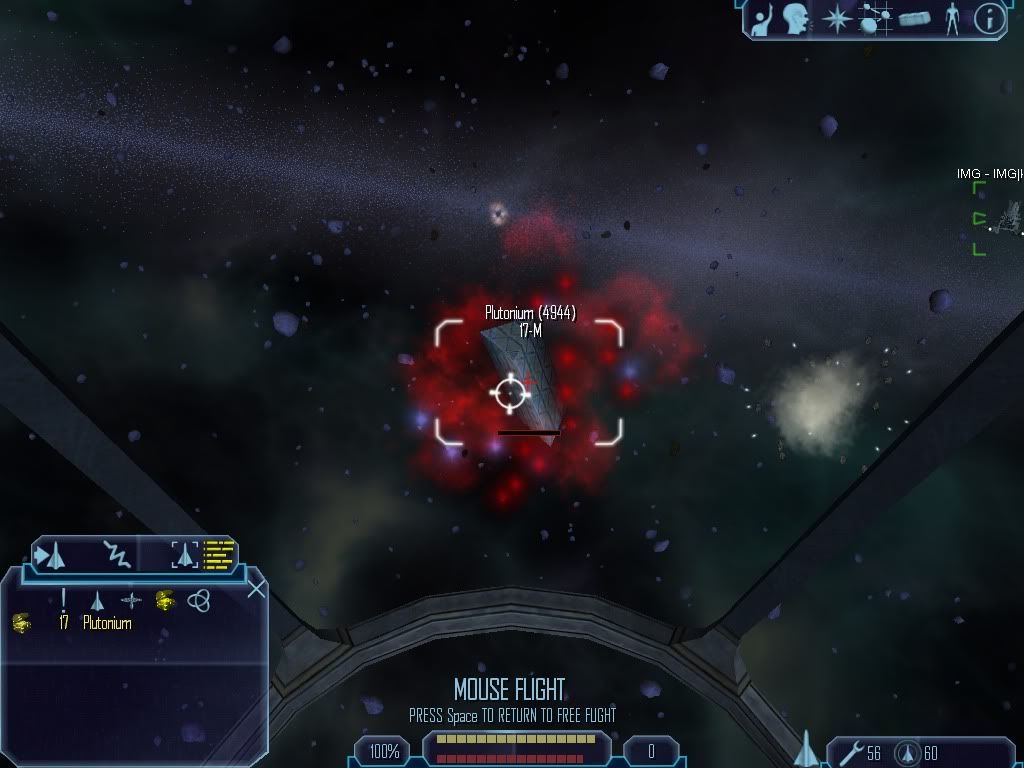Viewport: 1024px width, 768px height.
Task: Open the information 'i' button
Action: (989, 19)
